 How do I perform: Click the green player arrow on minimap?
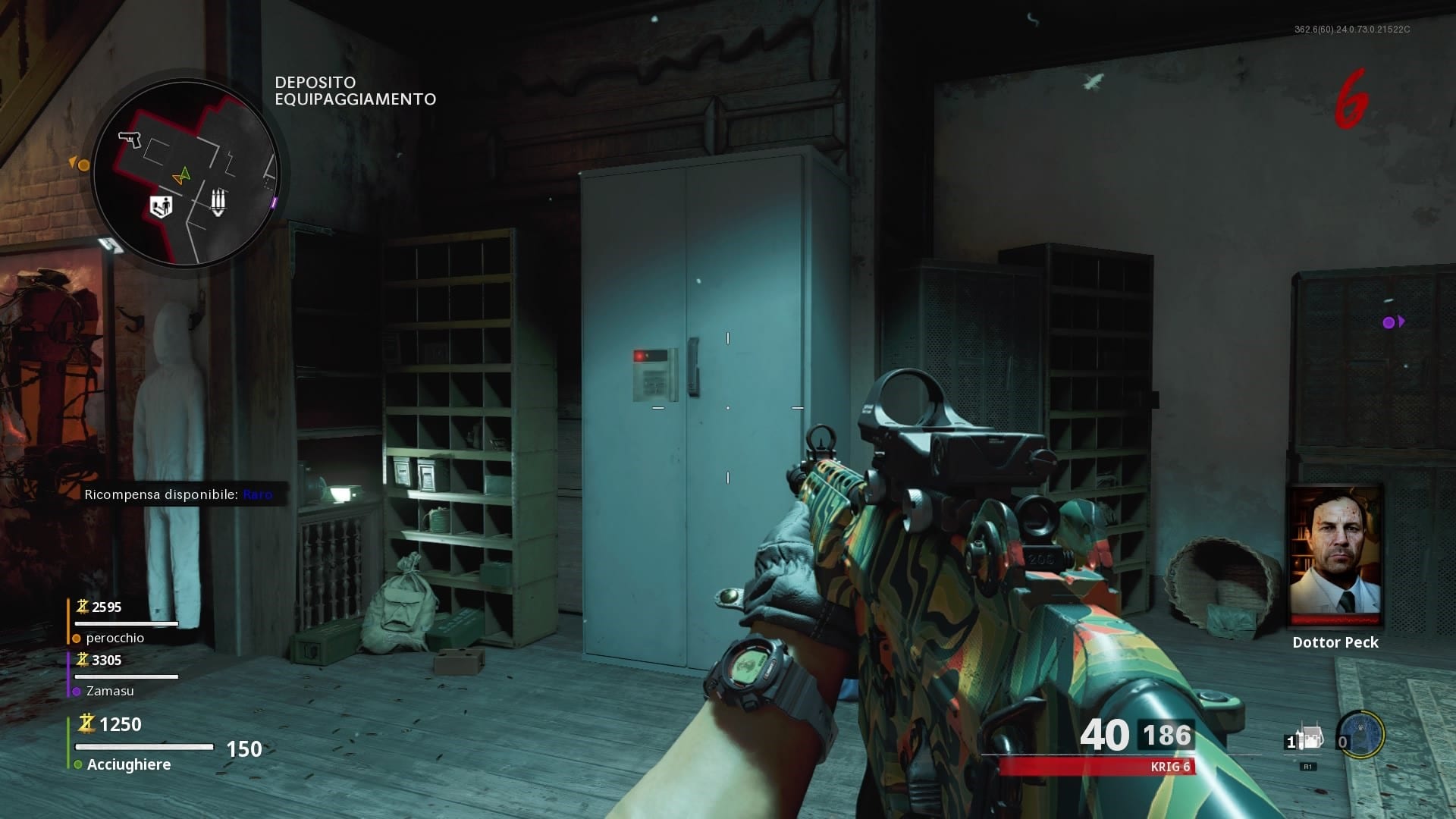point(181,177)
